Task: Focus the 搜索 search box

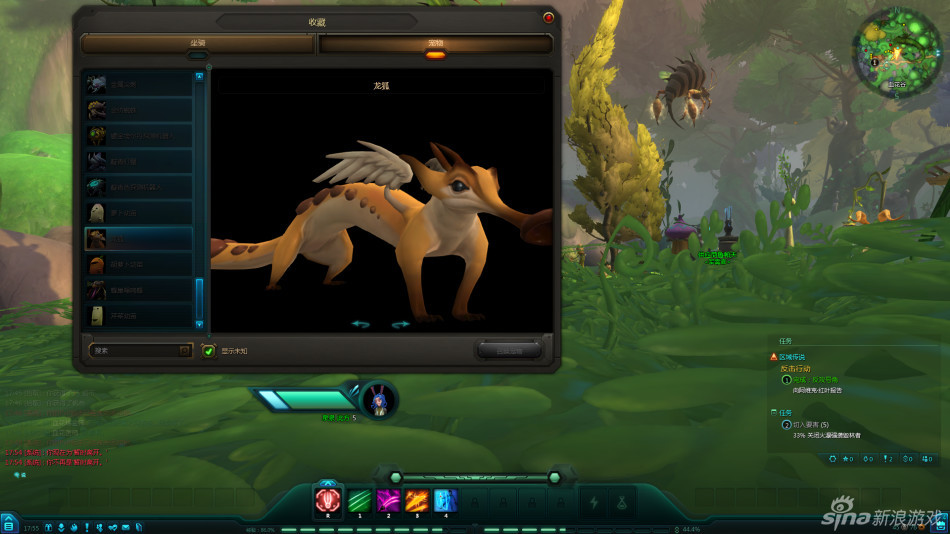Action: click(133, 351)
